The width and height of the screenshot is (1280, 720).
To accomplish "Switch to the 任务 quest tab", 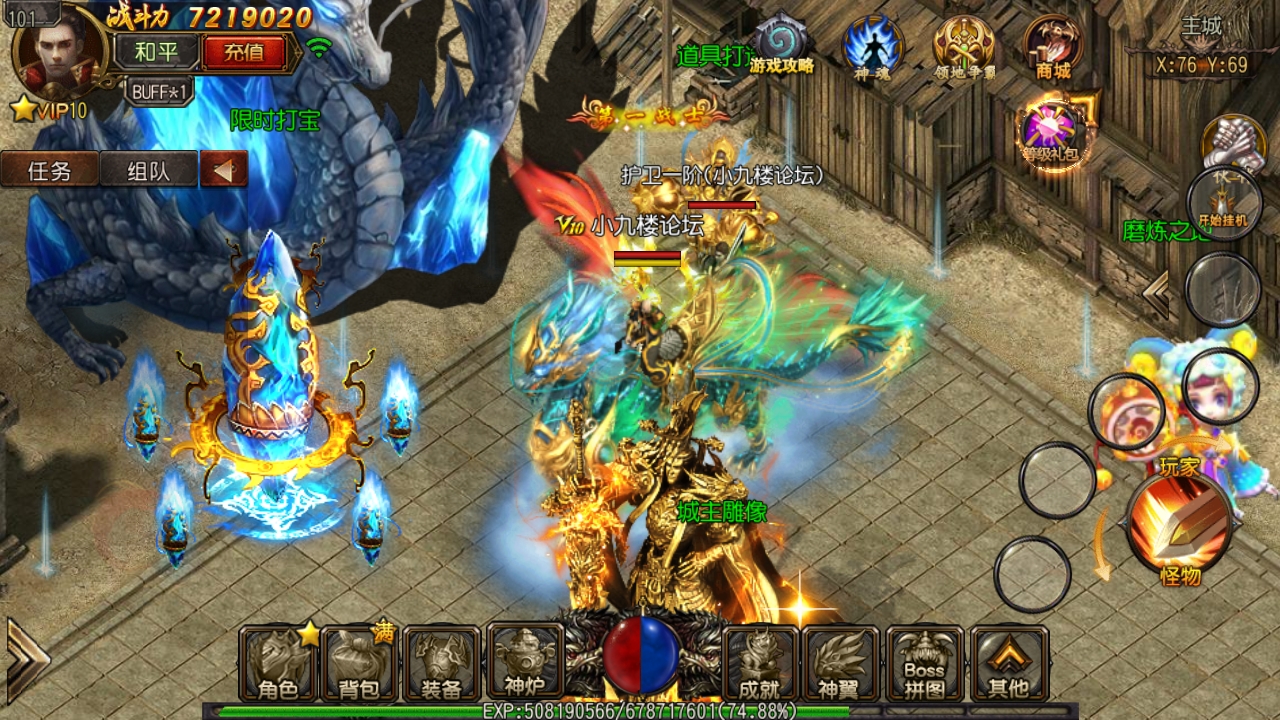I will tap(49, 168).
